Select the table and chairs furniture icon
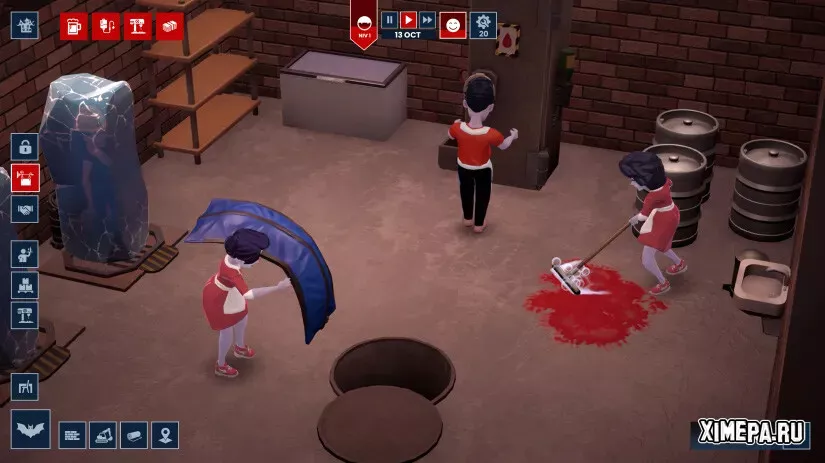Viewport: 825px width, 463px height. pyautogui.click(x=25, y=386)
